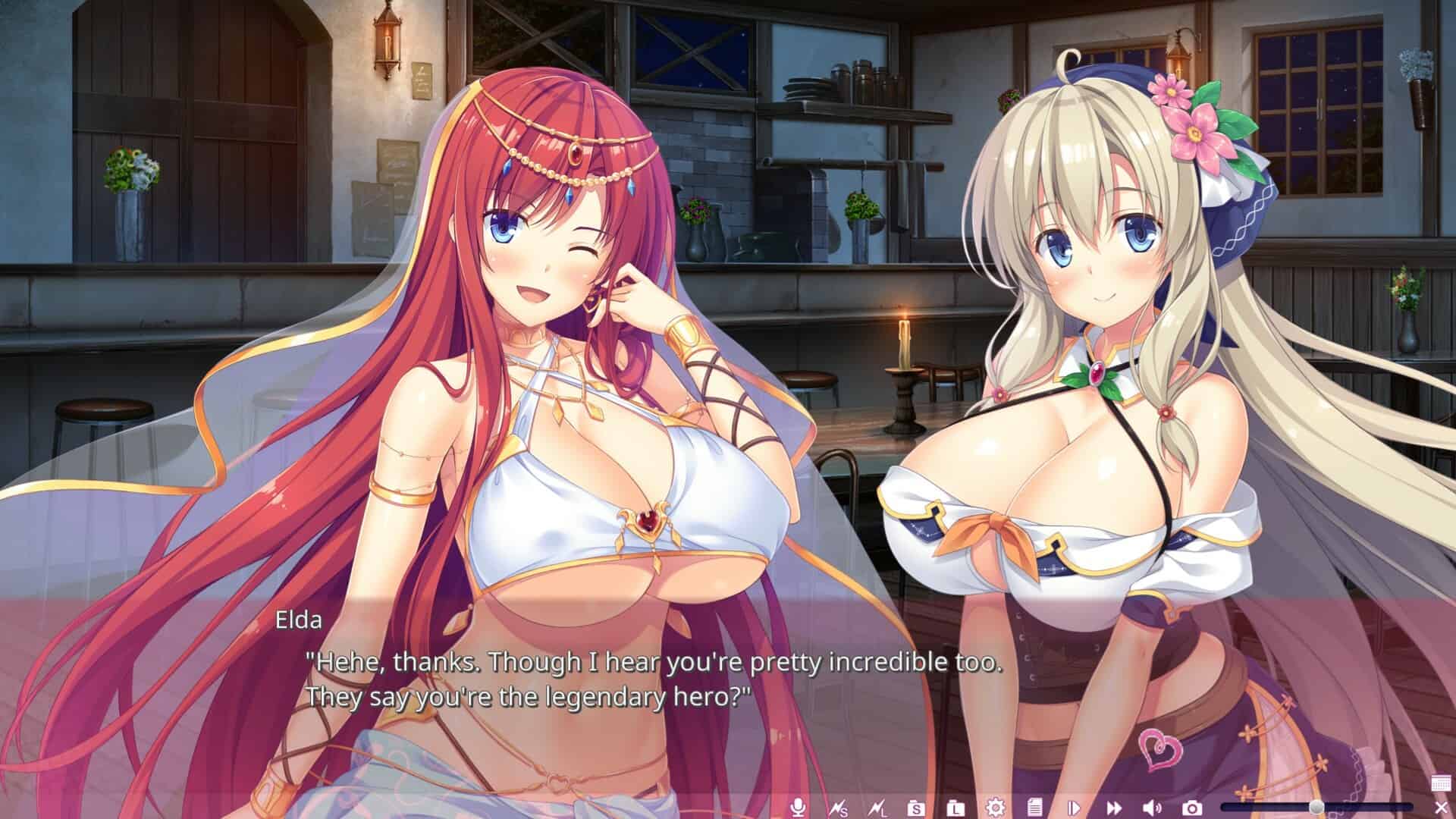Hide the text window with the X
Viewport: 1456px width, 819px height.
click(1441, 808)
